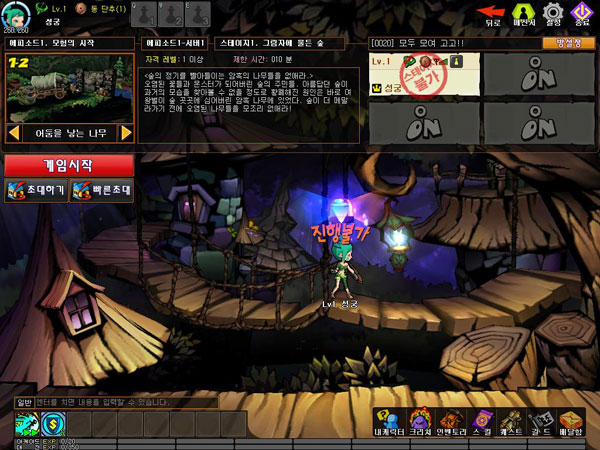
Task: Start the game with the red 게임시작 button
Action: point(68,165)
